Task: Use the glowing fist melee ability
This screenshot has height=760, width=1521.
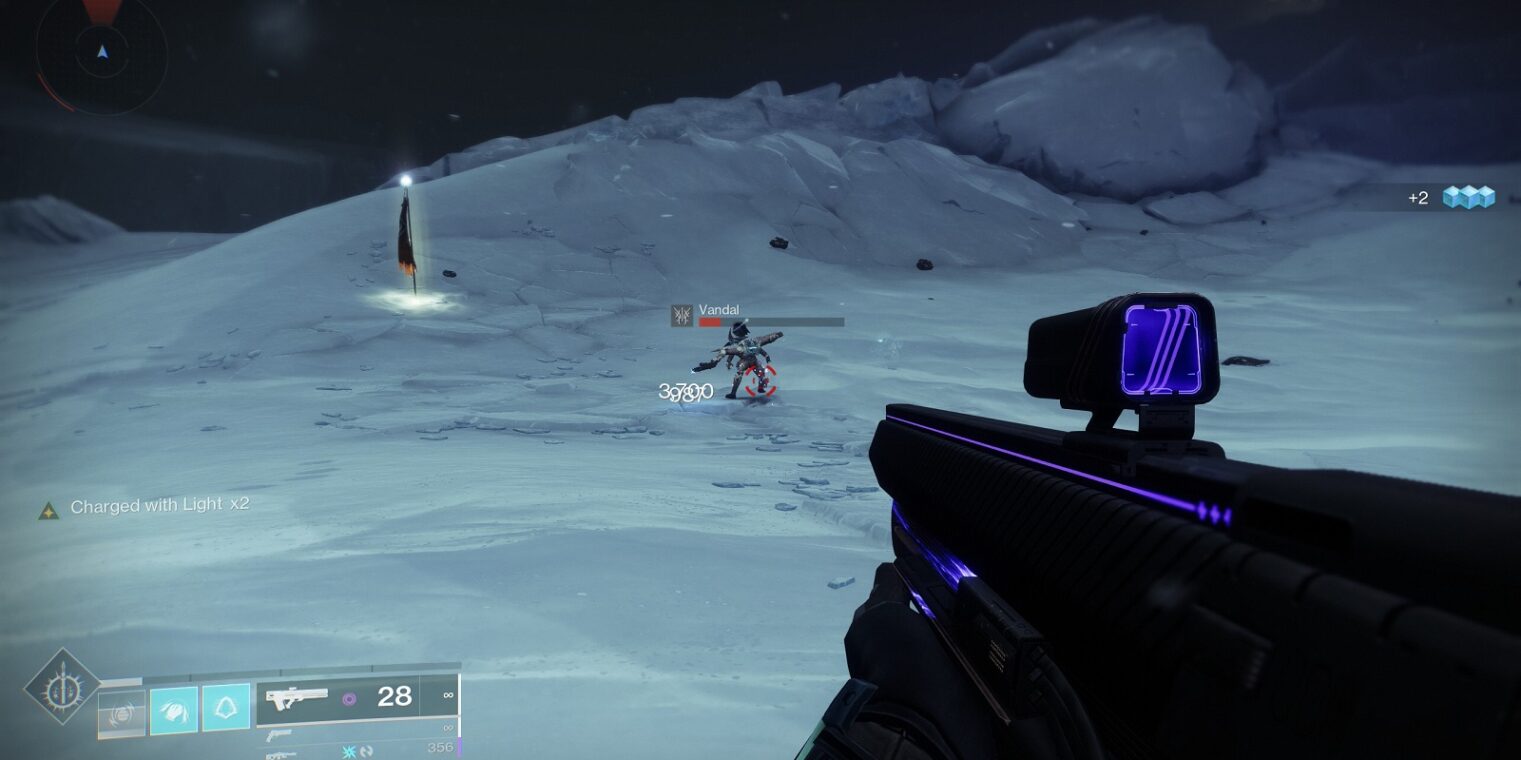Action: click(174, 710)
